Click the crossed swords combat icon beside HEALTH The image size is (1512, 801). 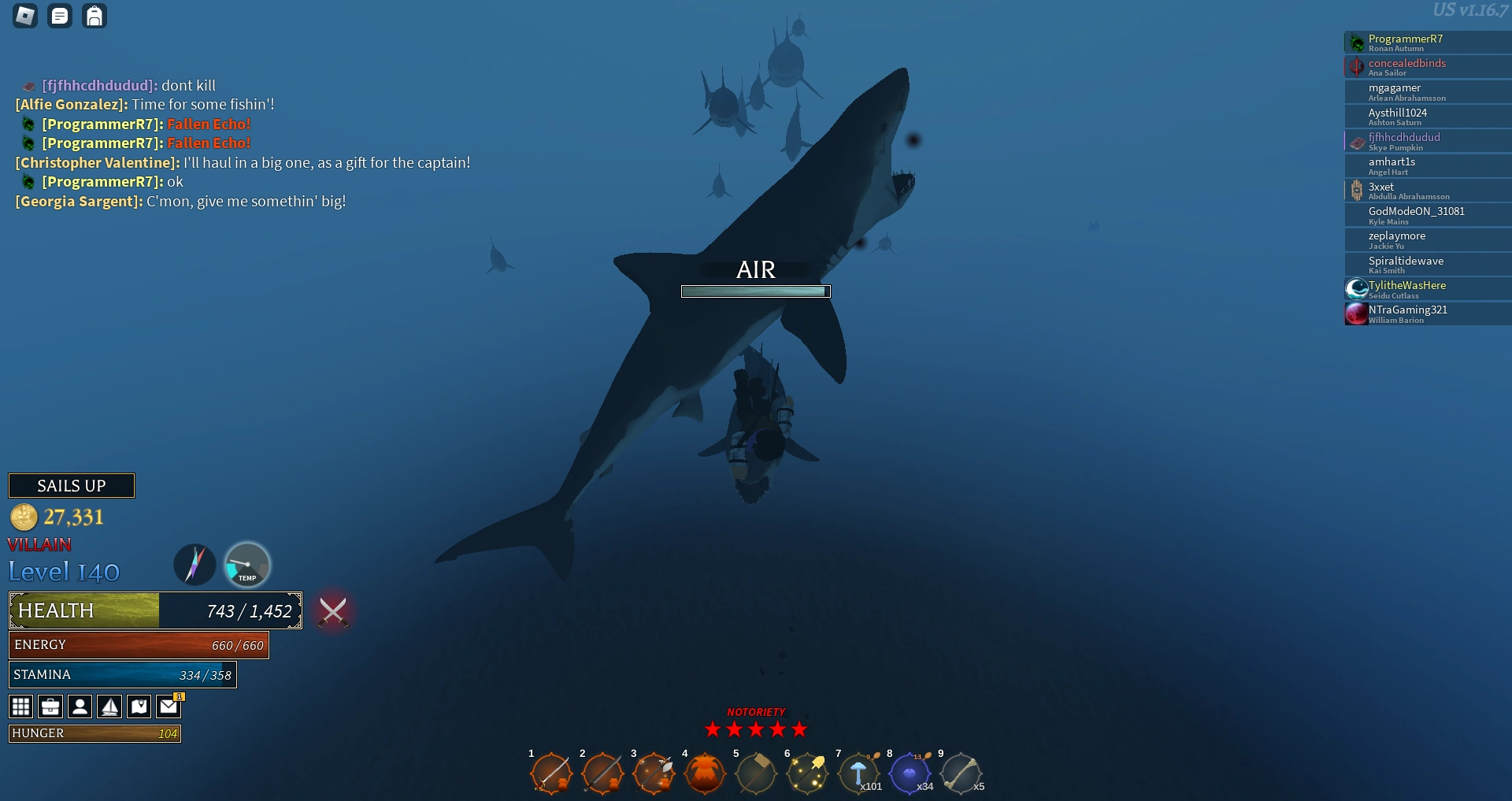(333, 611)
